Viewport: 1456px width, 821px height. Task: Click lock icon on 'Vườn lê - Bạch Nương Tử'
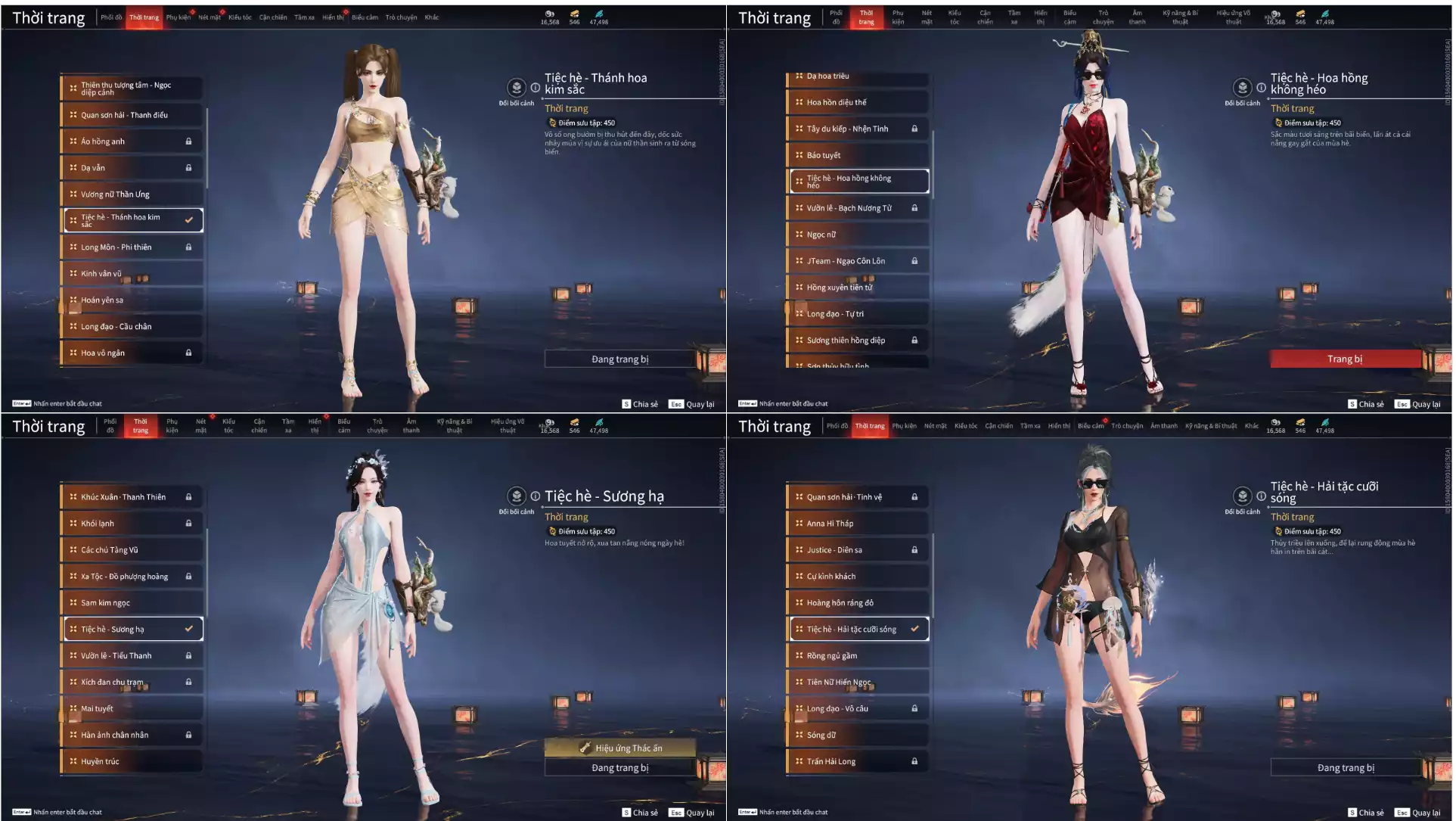tap(915, 207)
